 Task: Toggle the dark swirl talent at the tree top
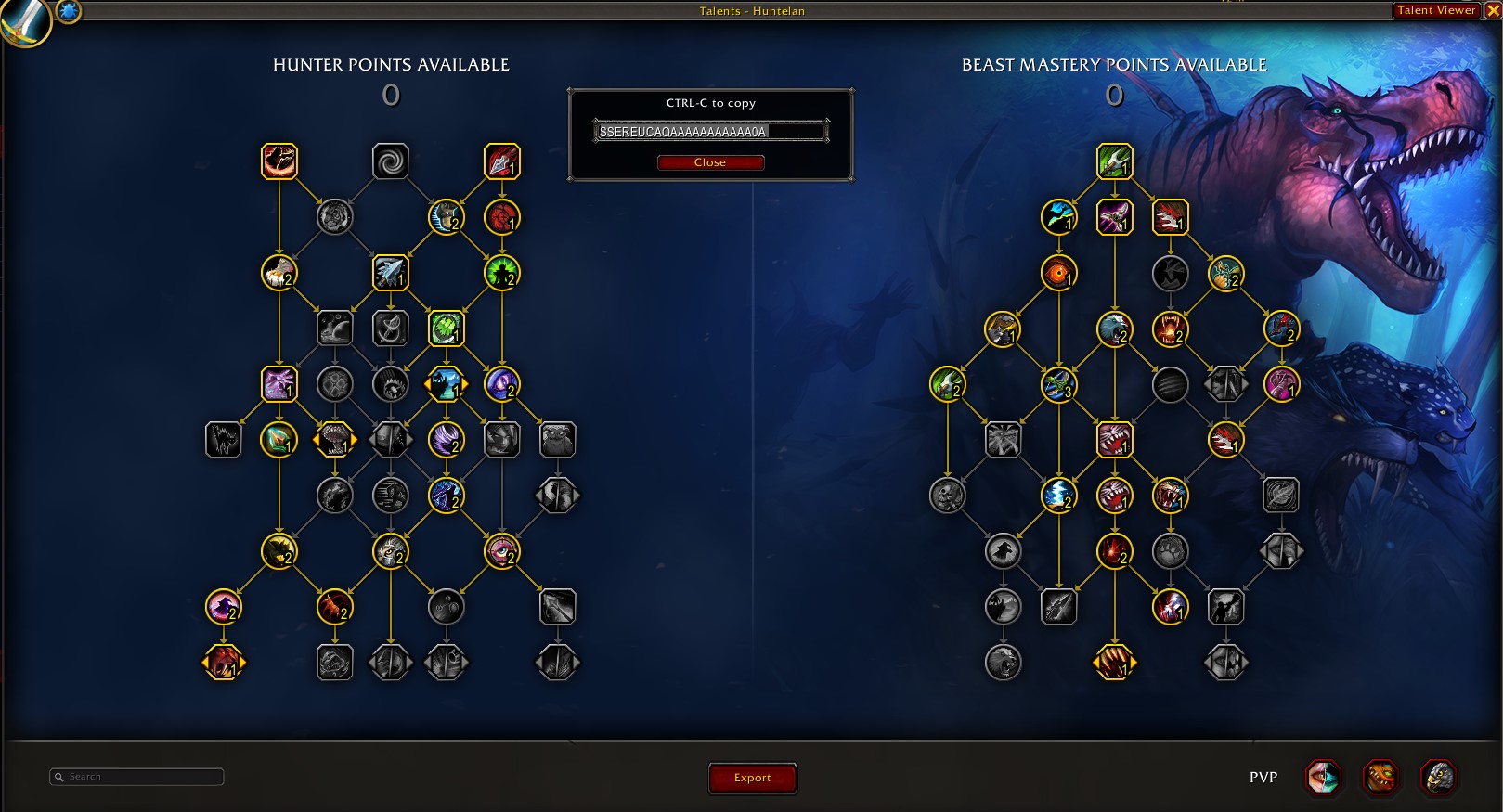click(x=391, y=161)
